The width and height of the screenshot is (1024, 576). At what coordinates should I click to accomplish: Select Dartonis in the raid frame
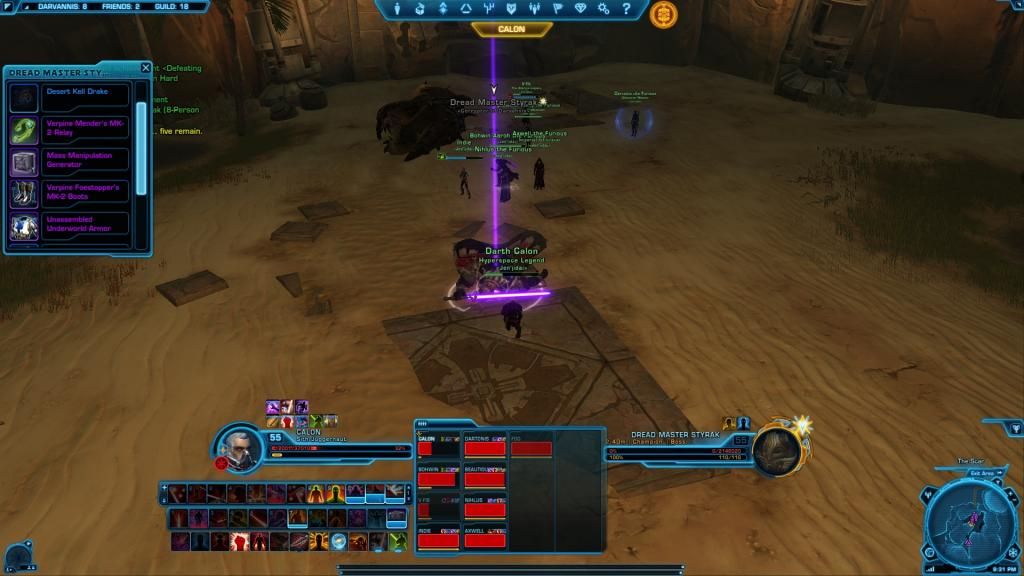pos(485,449)
